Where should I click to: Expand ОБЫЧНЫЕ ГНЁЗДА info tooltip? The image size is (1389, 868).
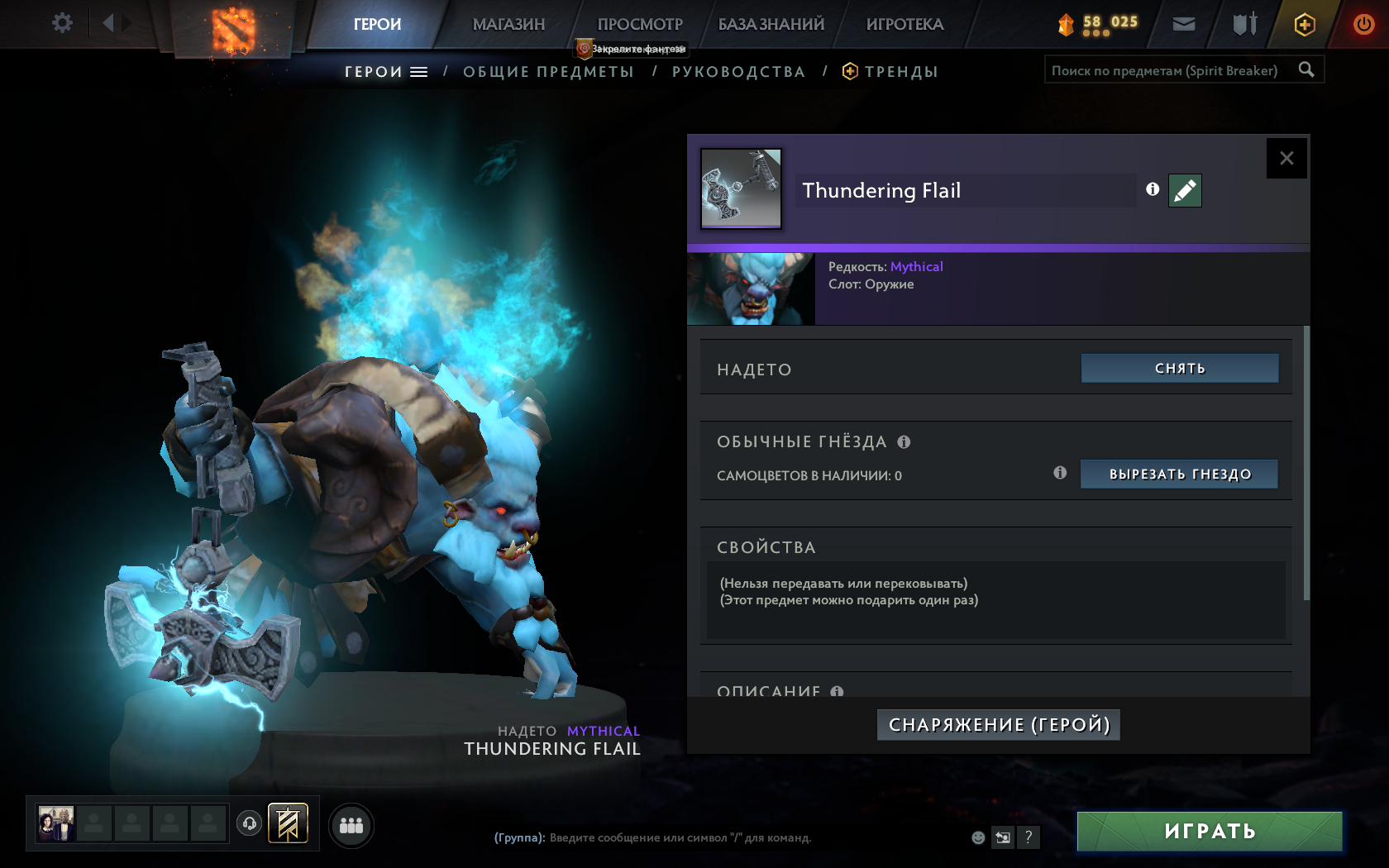[x=904, y=442]
